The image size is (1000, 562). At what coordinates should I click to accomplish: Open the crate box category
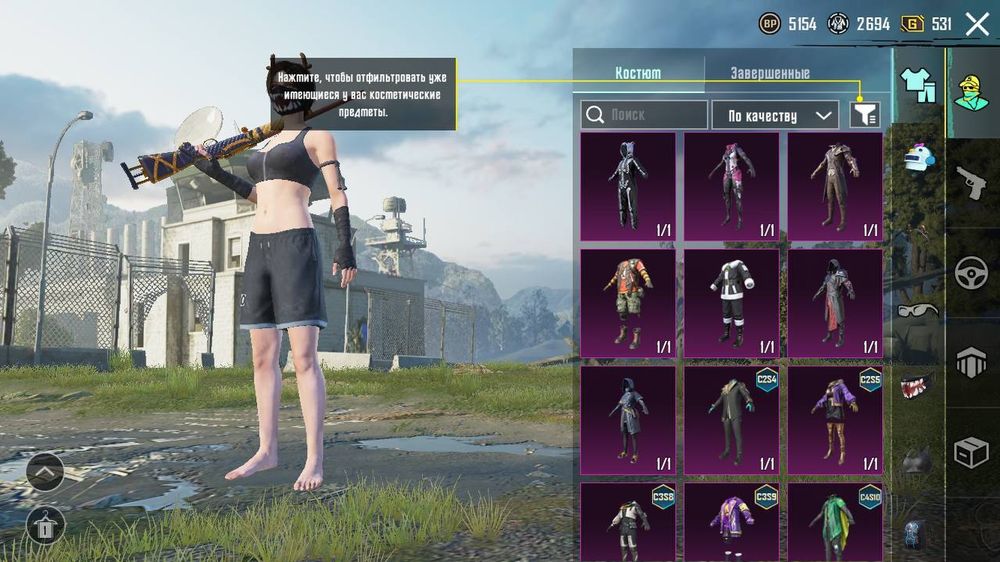[971, 453]
